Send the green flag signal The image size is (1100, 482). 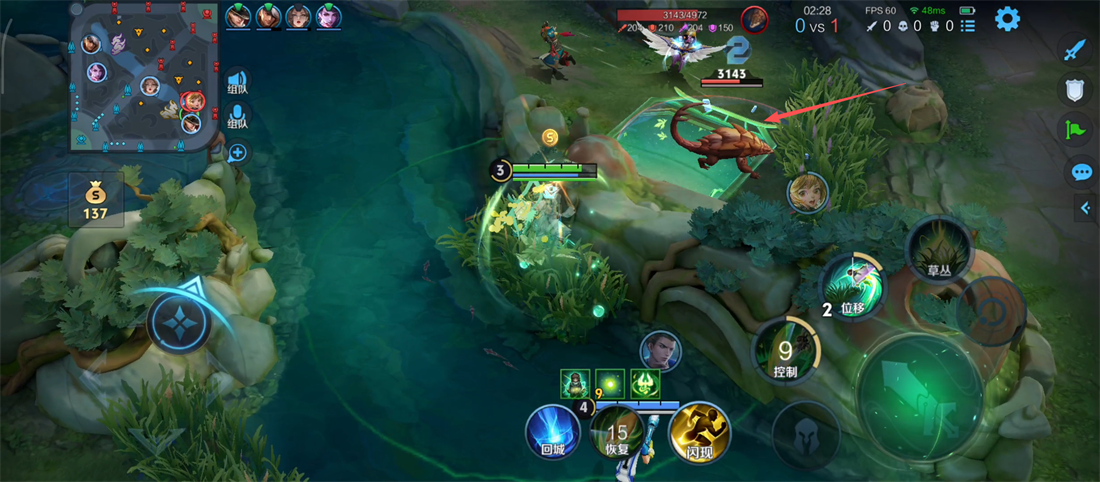click(x=1075, y=129)
